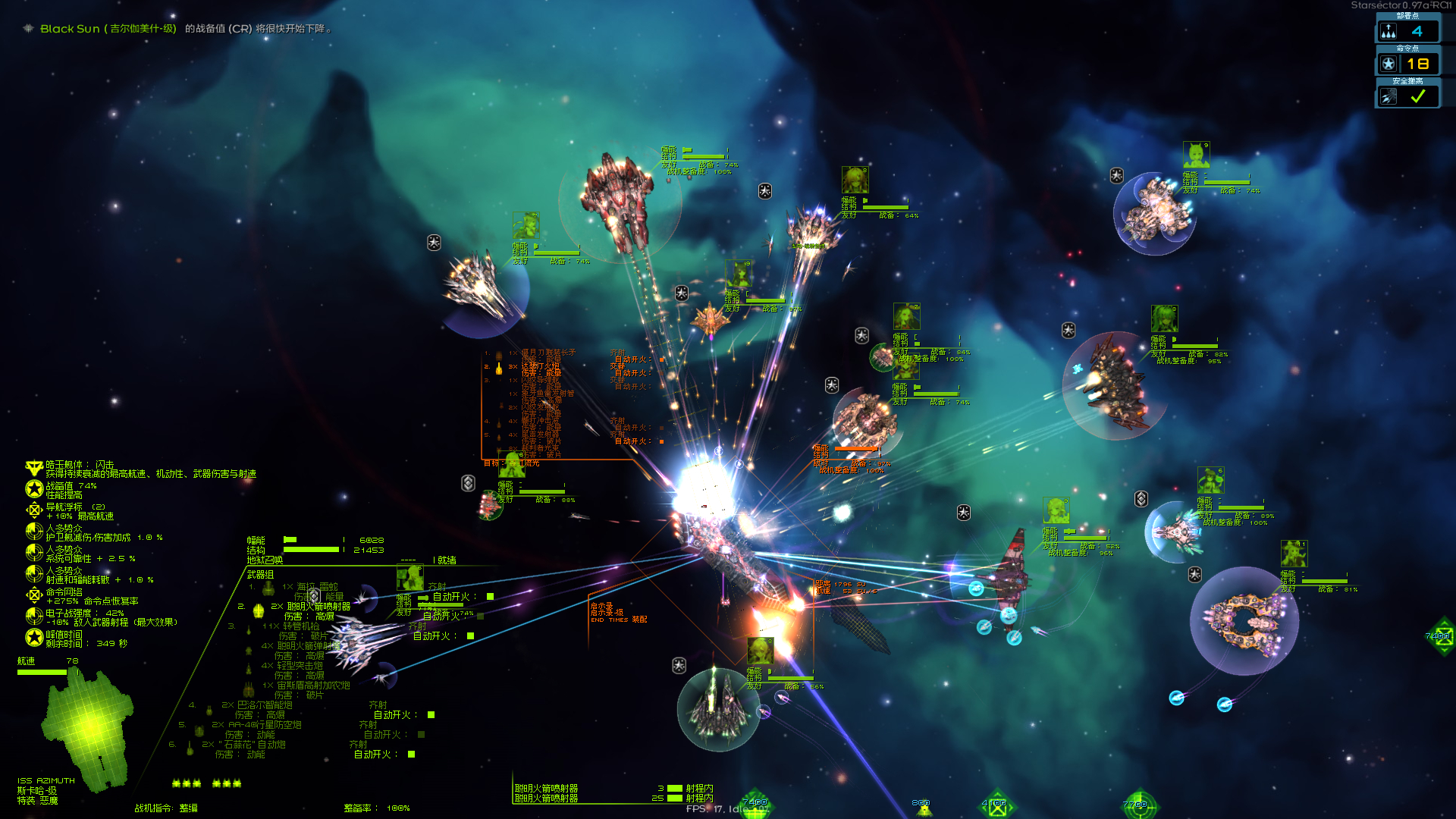Click the offscreen marker labeled 7700
Viewport: 1456px width, 819px height.
(1138, 805)
